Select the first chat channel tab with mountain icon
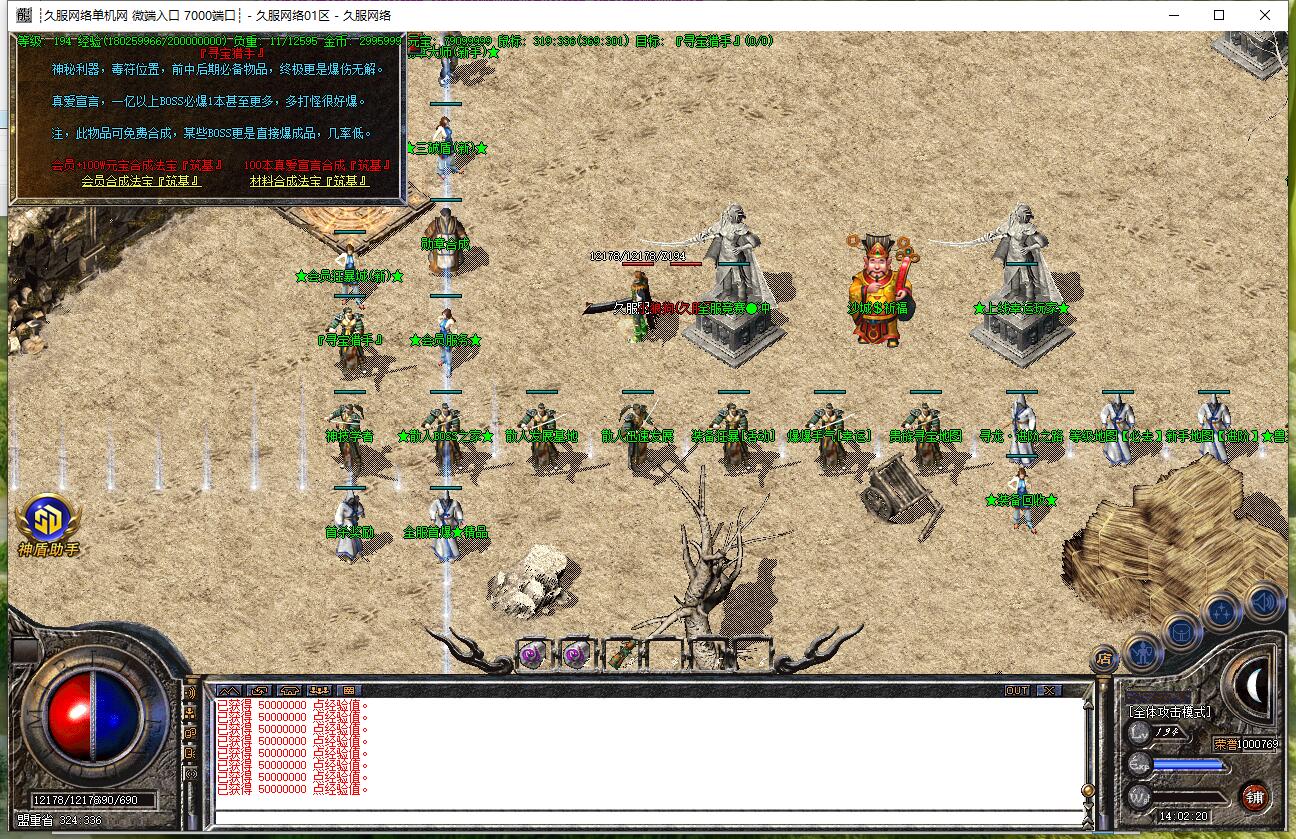Screen dimensions: 1296x839 (x=228, y=690)
